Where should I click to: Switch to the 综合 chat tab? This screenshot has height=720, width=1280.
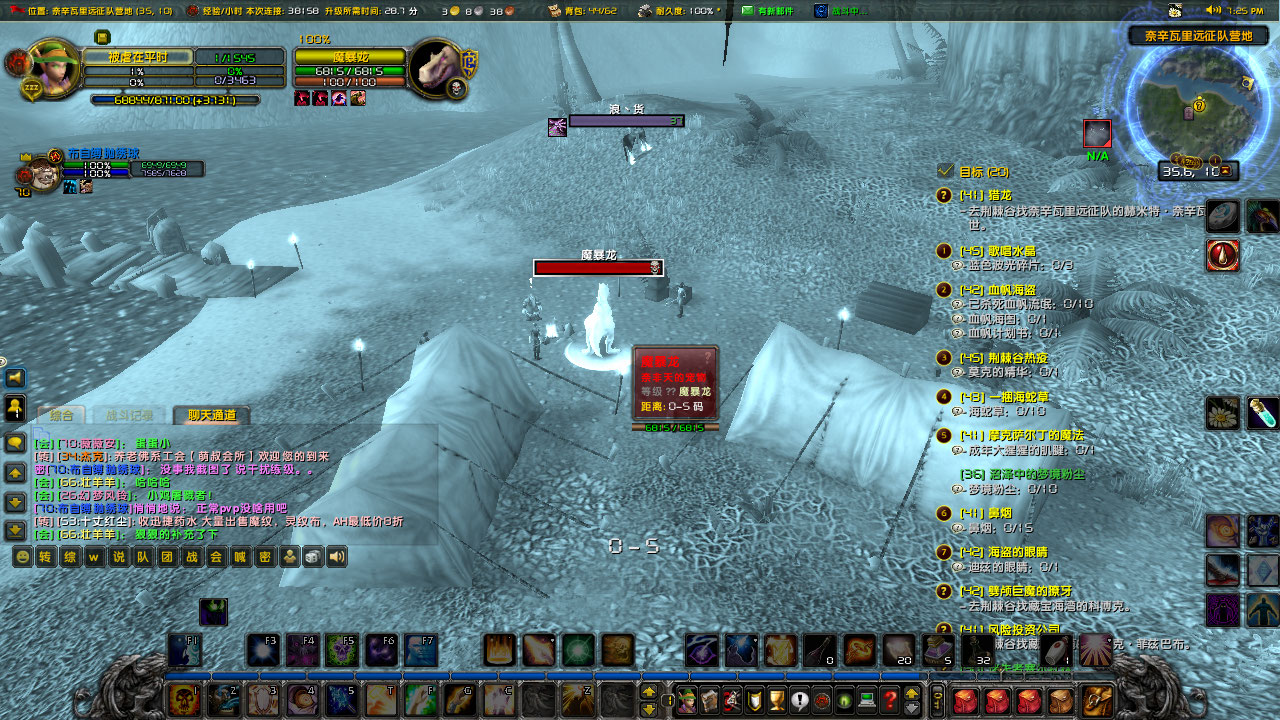pos(61,415)
